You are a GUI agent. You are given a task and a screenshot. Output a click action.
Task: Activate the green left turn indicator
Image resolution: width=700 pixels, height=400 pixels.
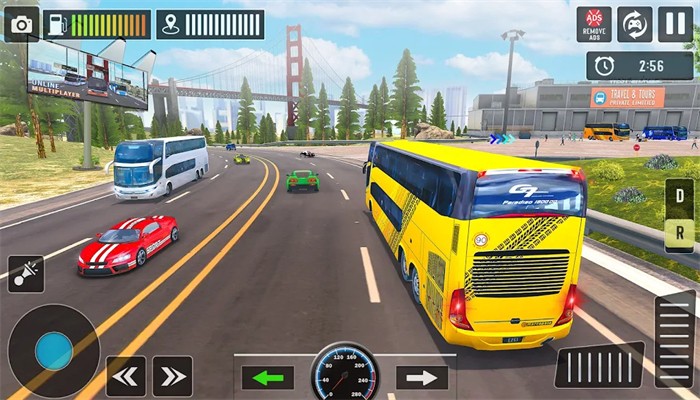click(267, 377)
